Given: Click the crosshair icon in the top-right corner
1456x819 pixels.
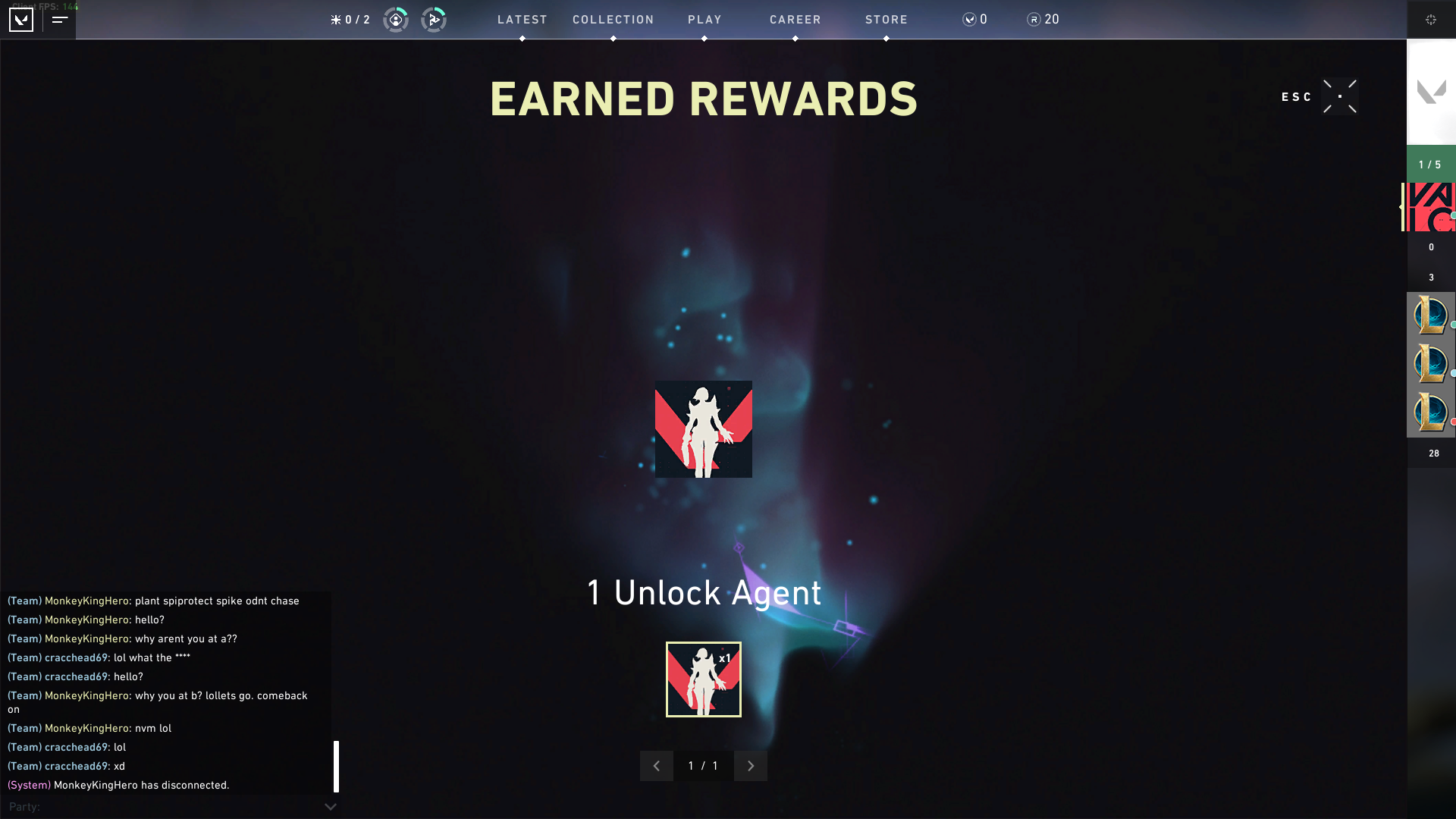Looking at the screenshot, I should pyautogui.click(x=1432, y=20).
